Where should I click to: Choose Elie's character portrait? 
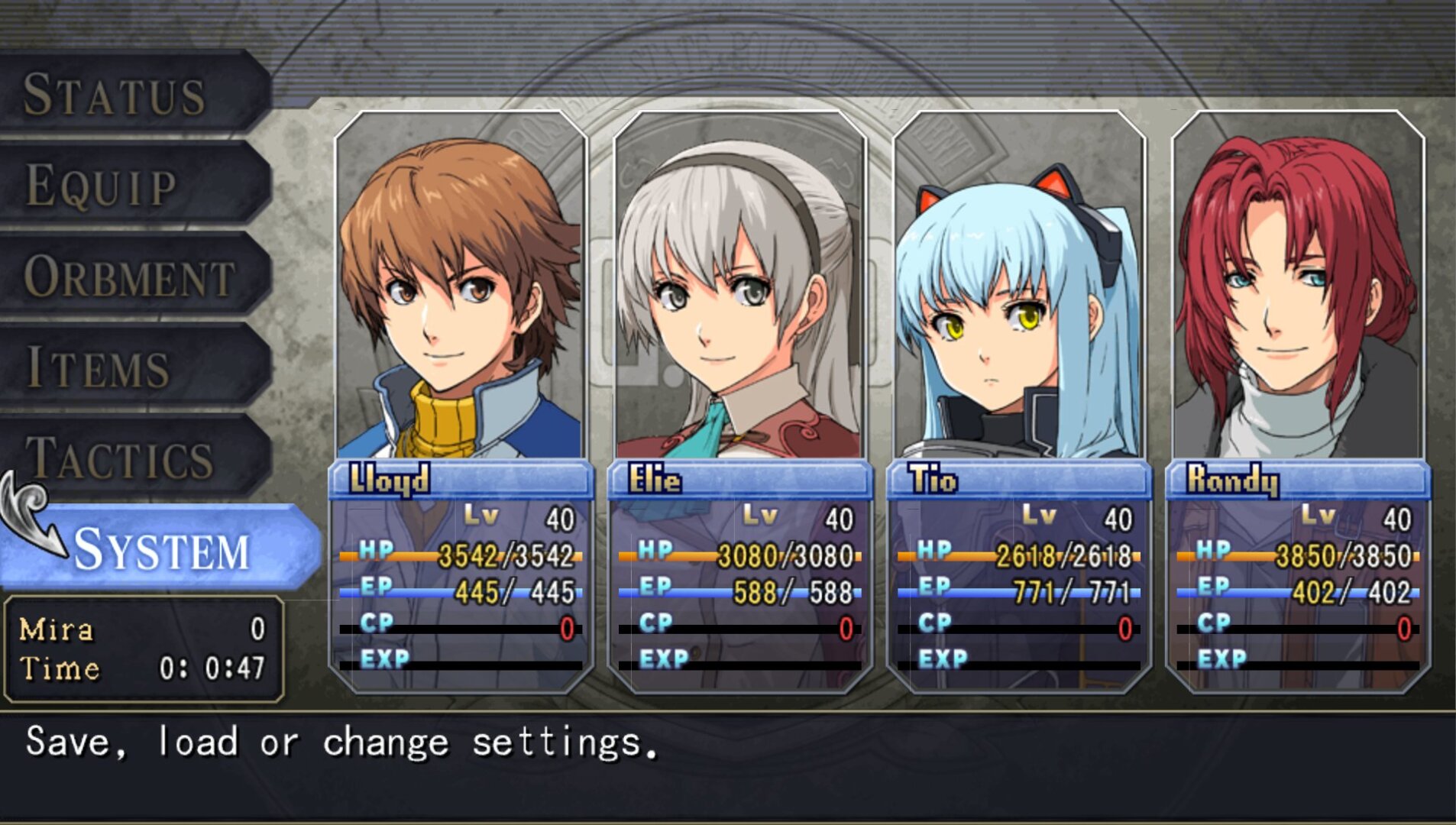739,290
